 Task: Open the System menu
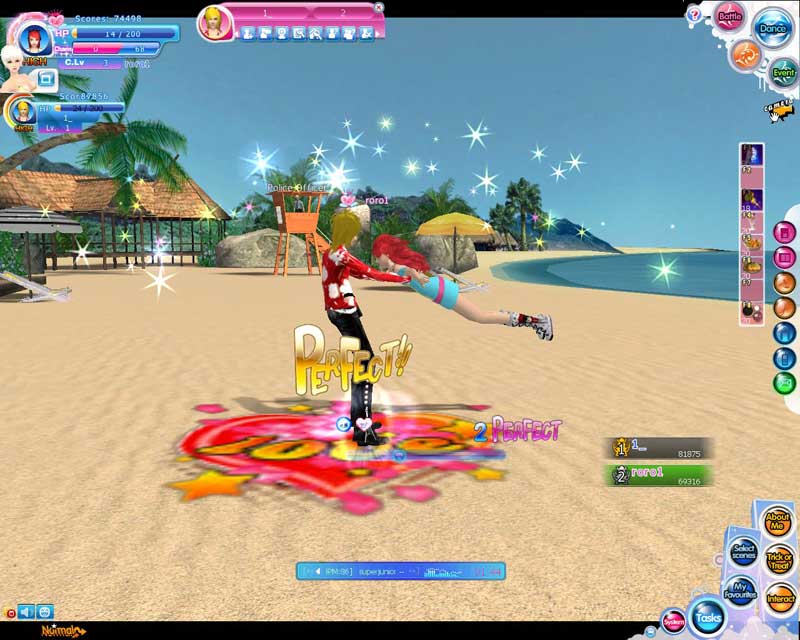(673, 622)
